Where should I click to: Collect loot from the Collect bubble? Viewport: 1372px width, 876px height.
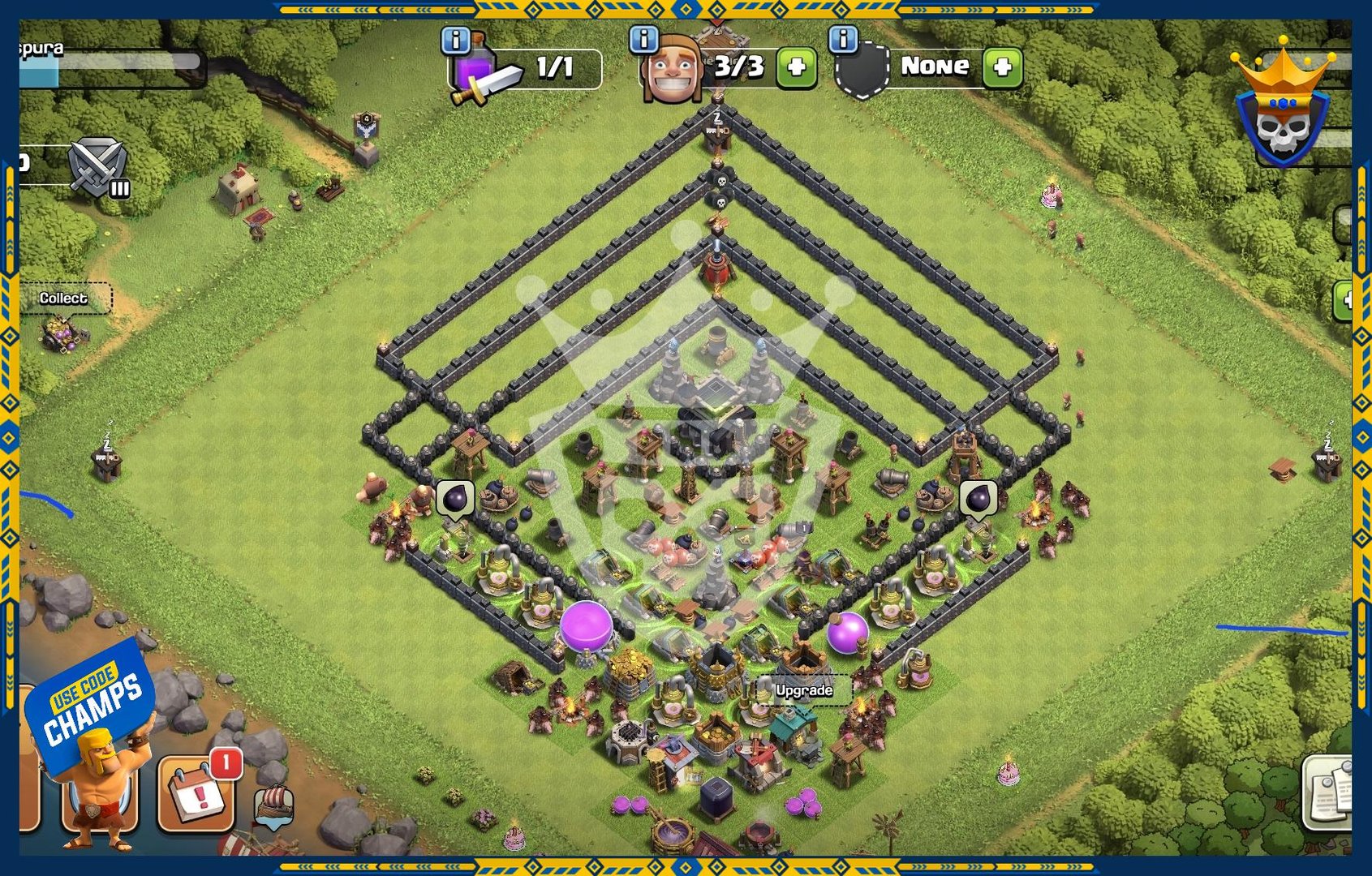point(63,298)
